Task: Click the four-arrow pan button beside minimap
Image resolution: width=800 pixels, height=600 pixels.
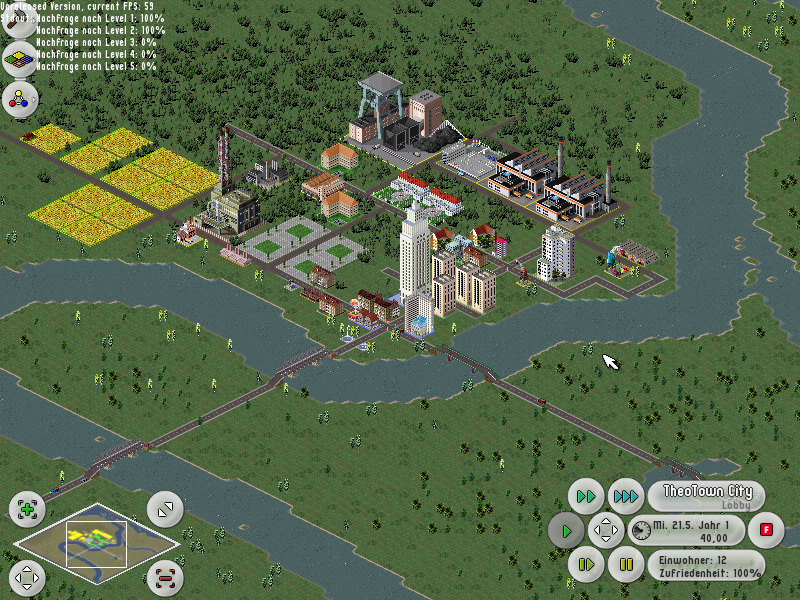Action: tap(27, 577)
